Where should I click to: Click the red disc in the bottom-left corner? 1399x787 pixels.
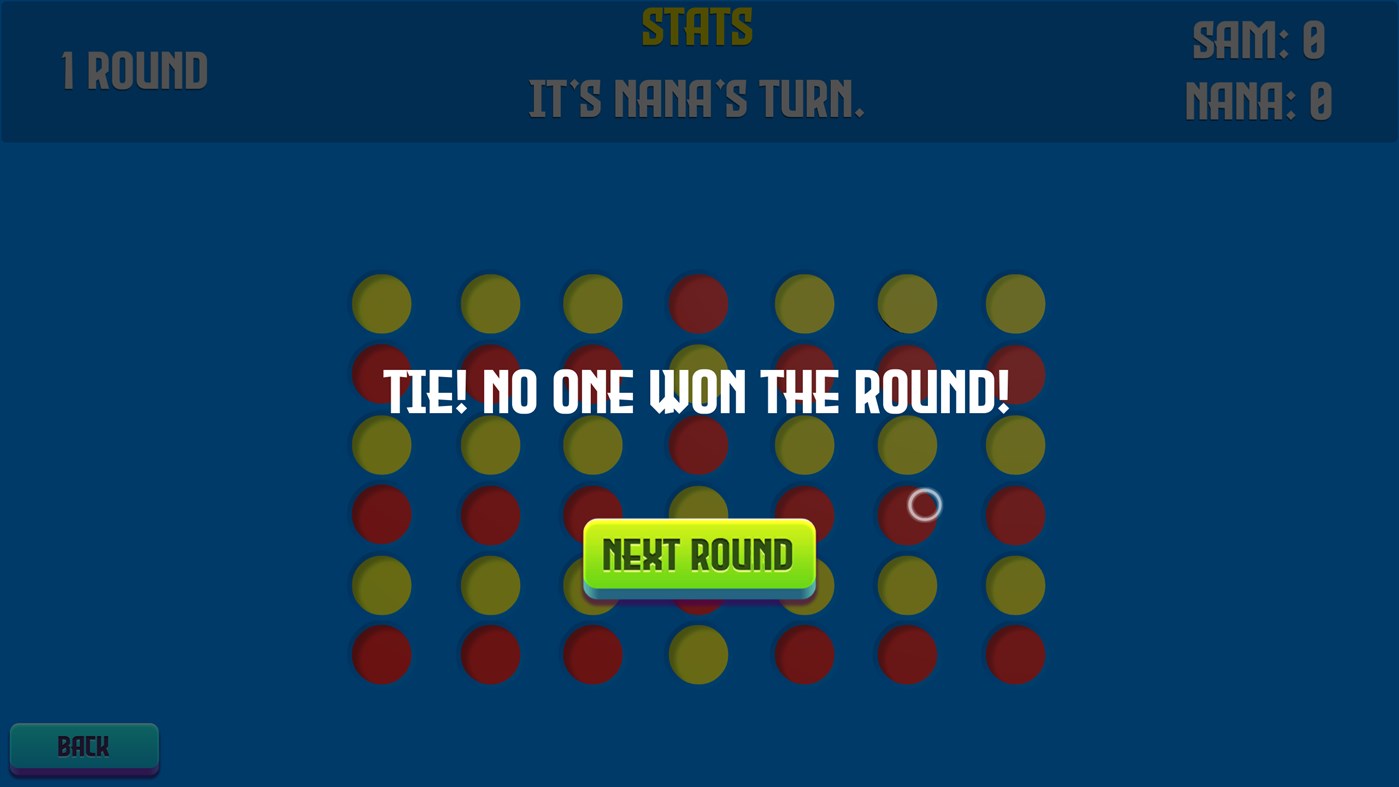pyautogui.click(x=381, y=654)
